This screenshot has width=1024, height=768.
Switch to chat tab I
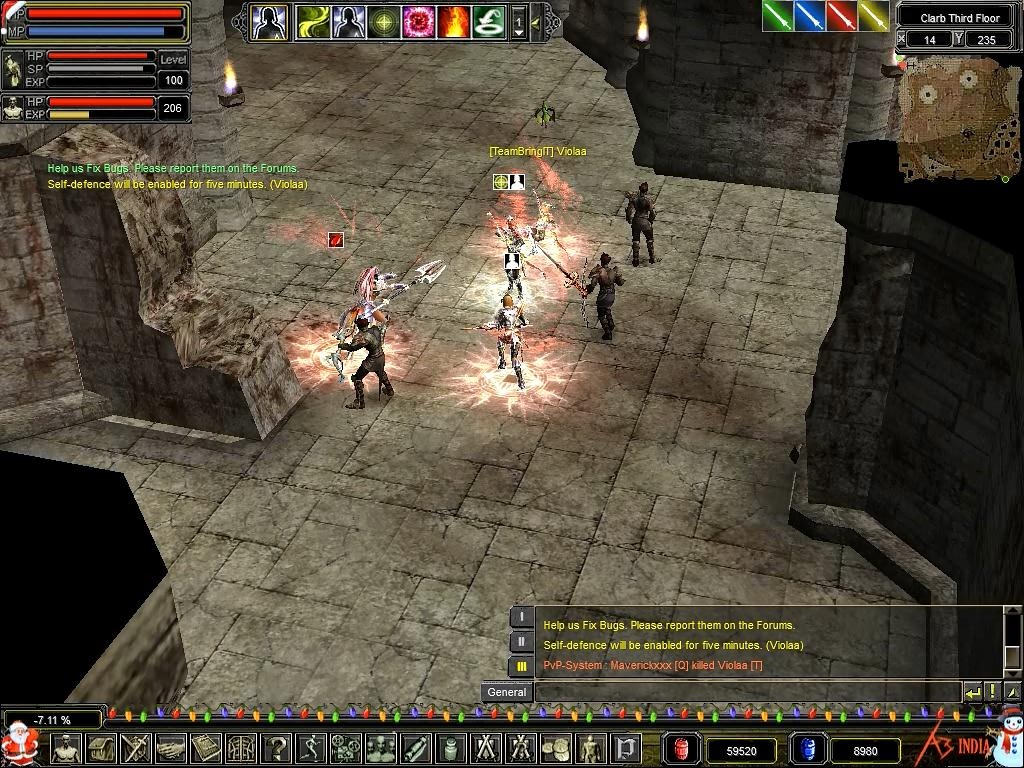click(521, 617)
